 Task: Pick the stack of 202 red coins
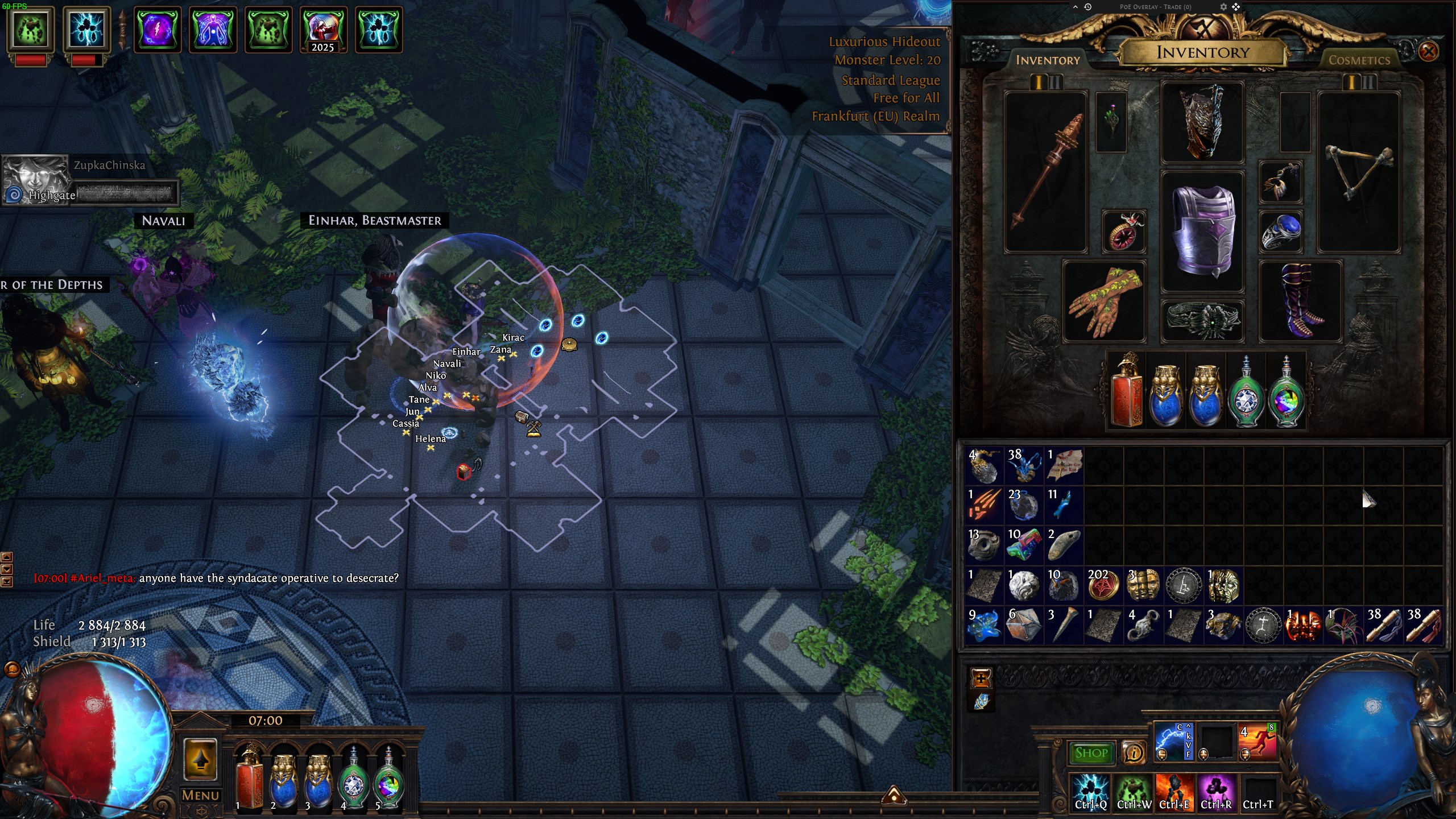pos(1103,586)
